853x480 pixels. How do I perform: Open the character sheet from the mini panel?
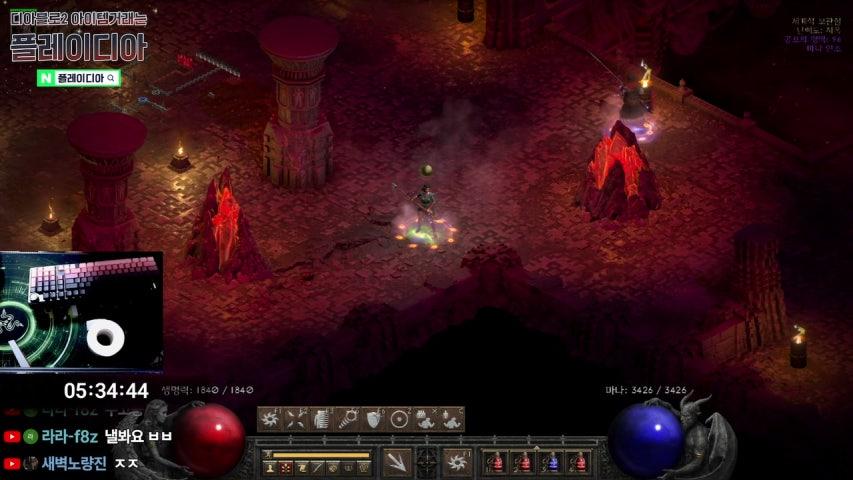[270, 467]
